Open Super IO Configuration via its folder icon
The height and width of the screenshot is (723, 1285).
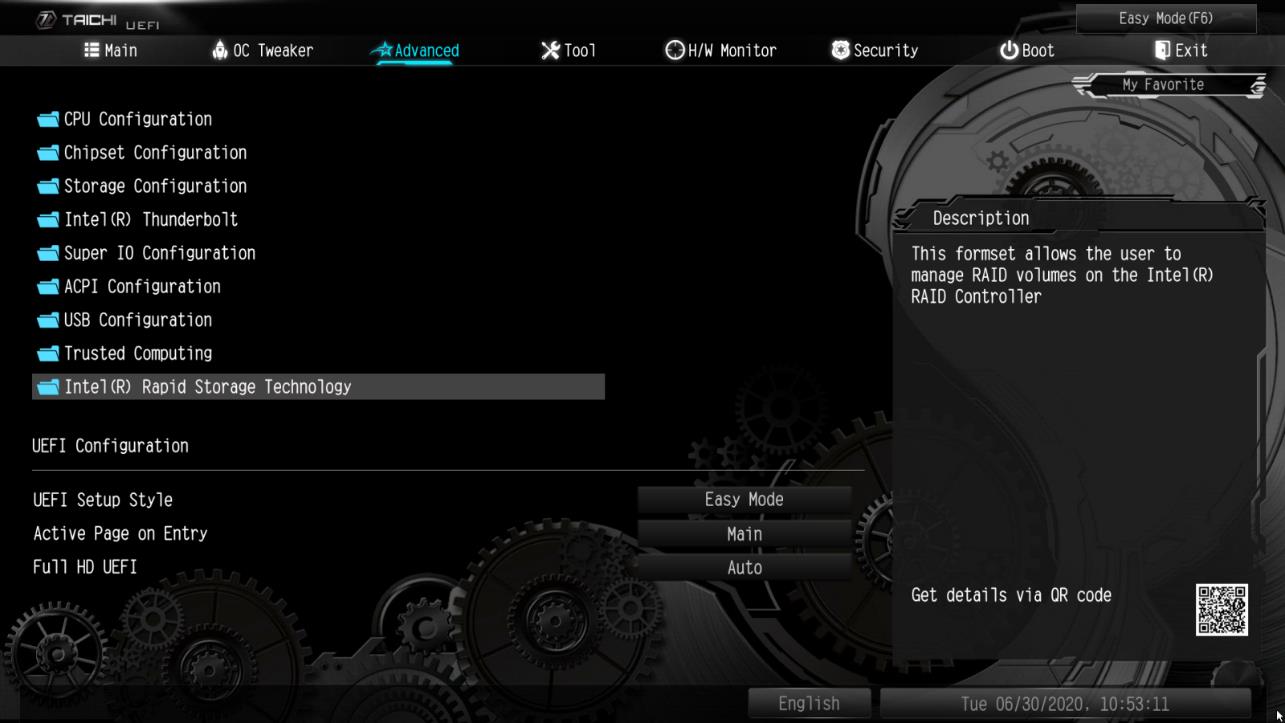tap(46, 252)
